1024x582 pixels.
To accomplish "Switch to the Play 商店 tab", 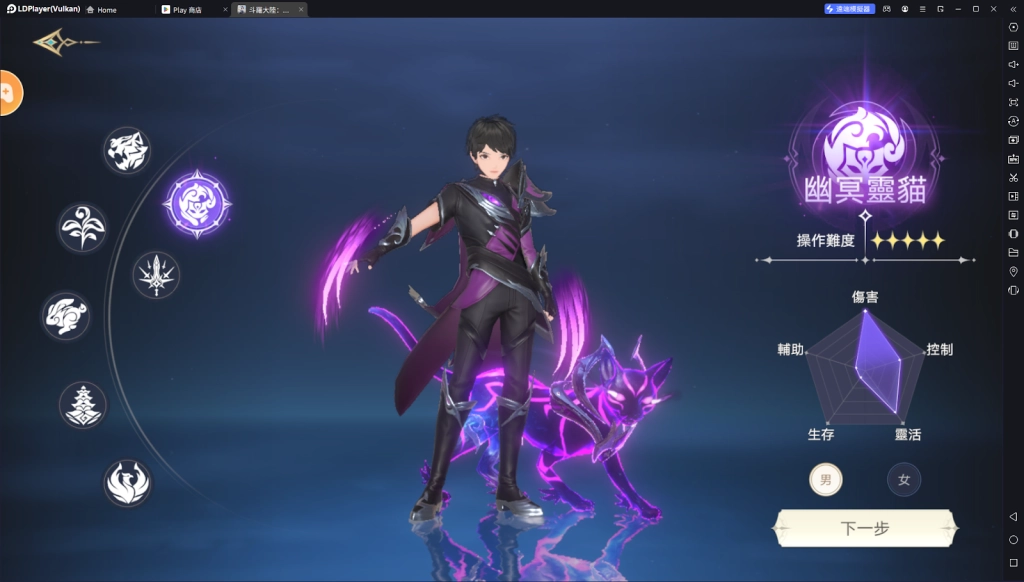I will 192,9.
